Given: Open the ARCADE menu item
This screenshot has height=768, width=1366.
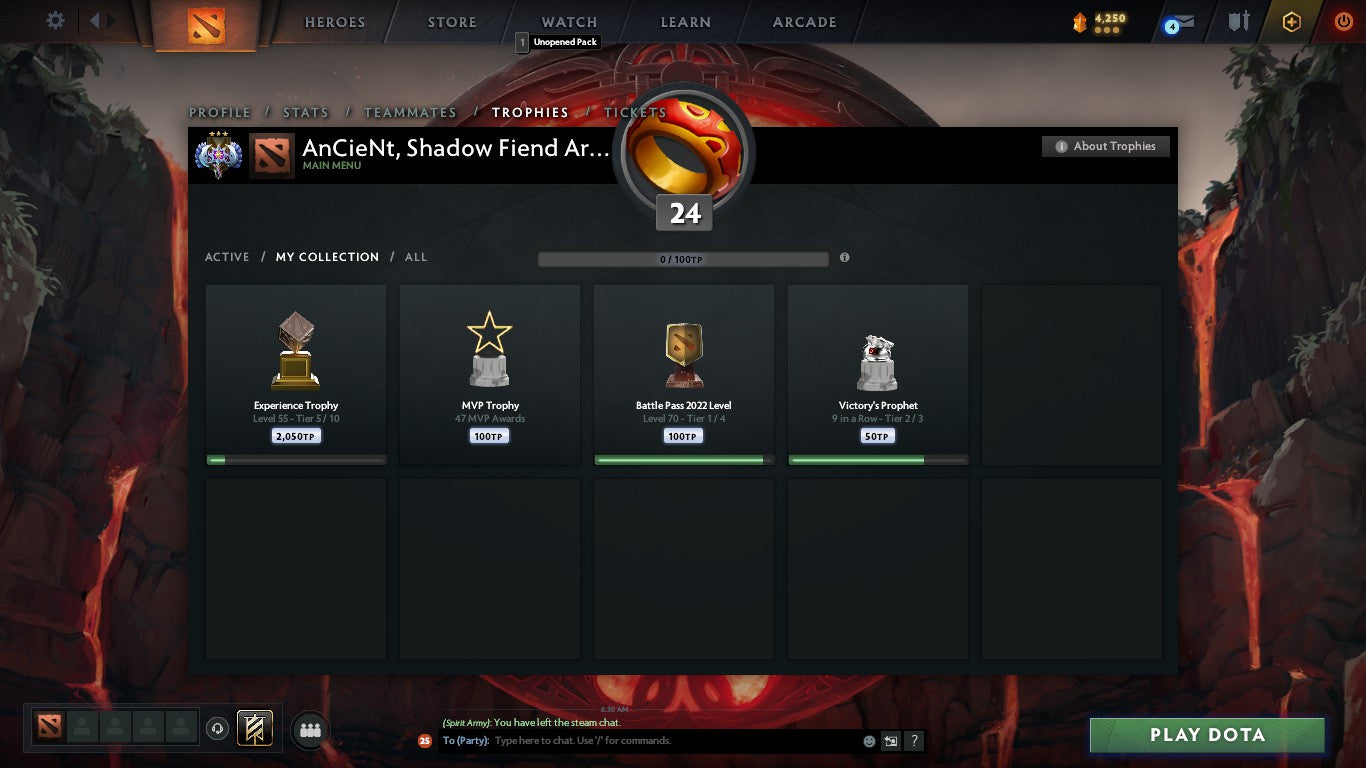Looking at the screenshot, I should 803,21.
